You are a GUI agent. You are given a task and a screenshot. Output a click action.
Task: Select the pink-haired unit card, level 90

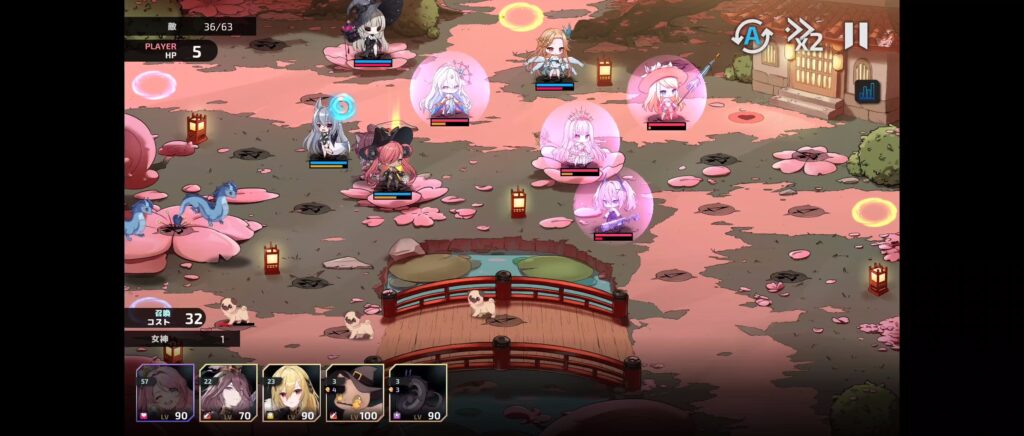point(165,392)
